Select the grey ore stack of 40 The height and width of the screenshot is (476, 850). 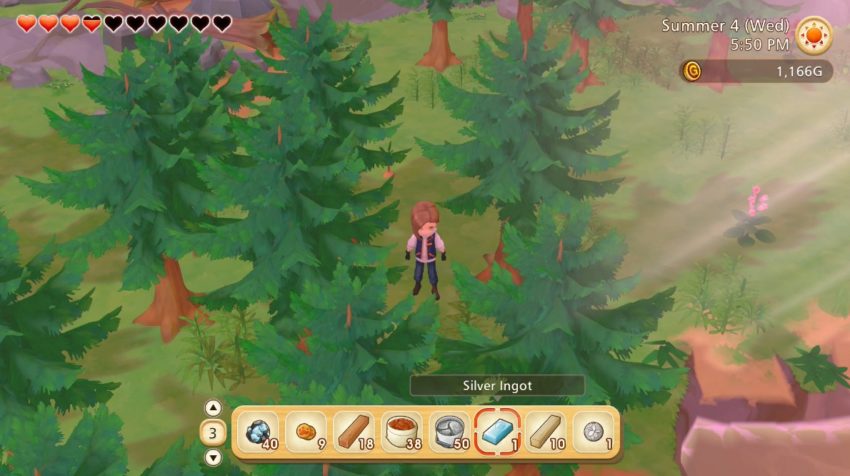259,432
